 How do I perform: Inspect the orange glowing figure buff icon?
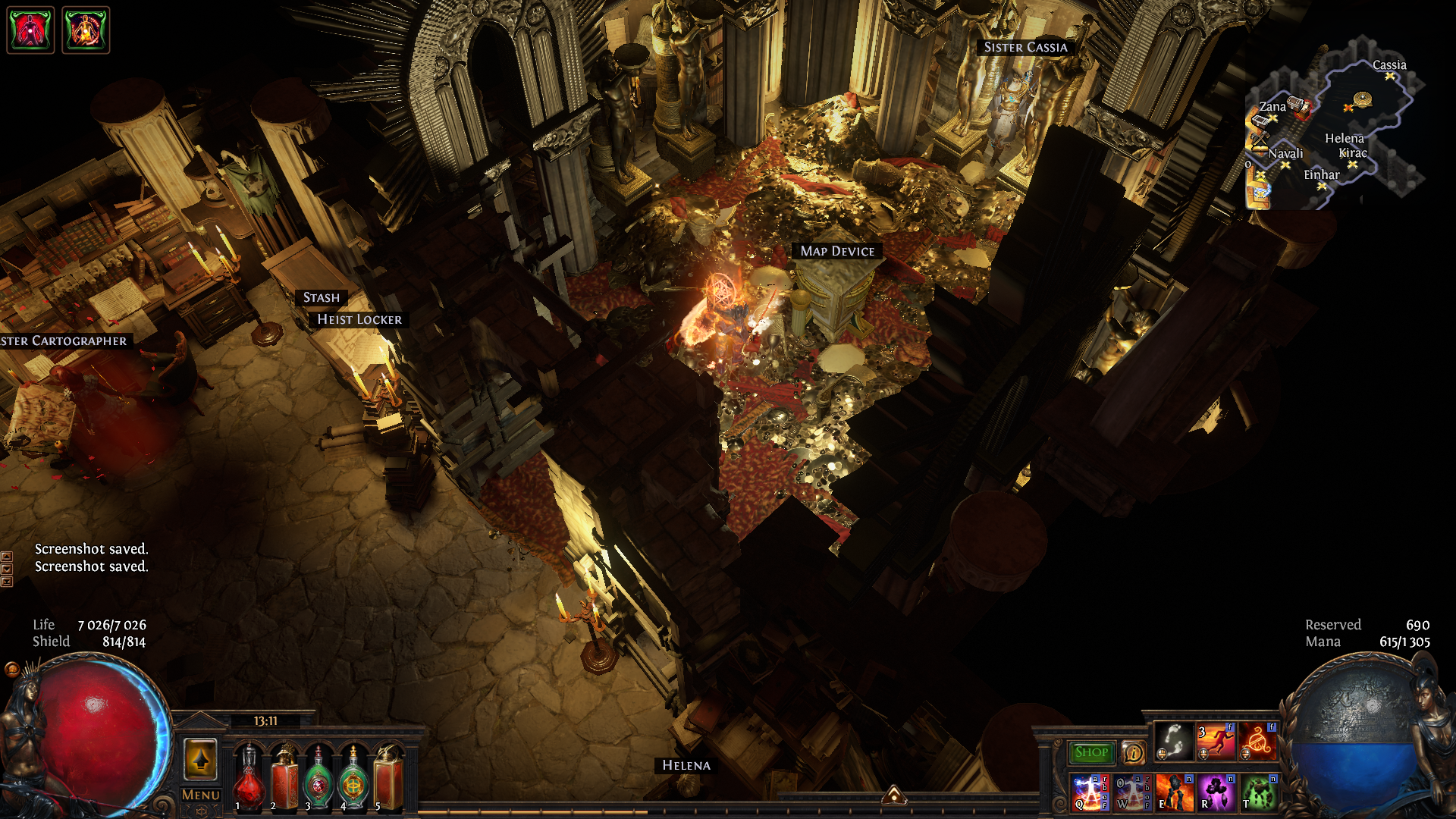[x=86, y=30]
